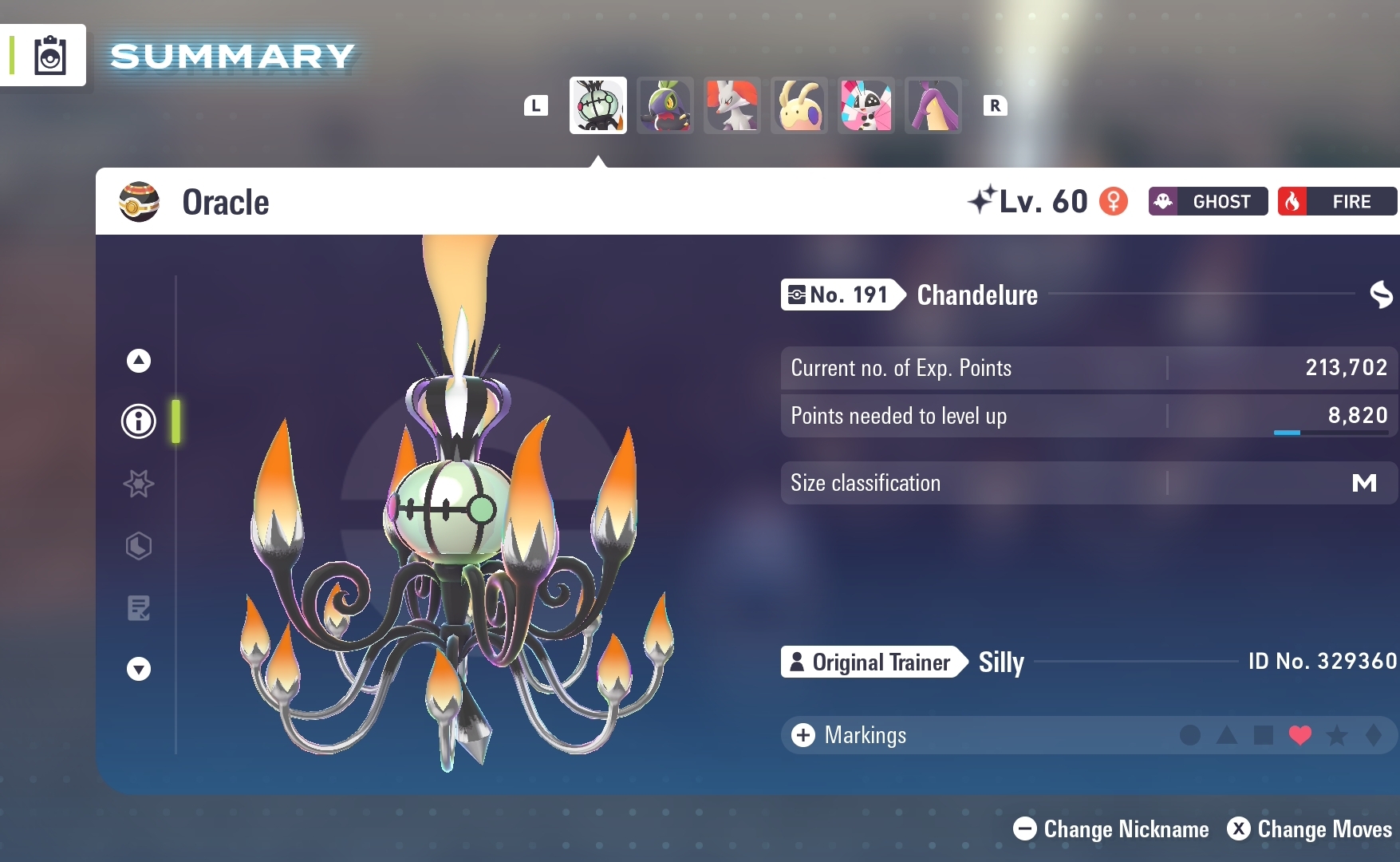Viewport: 1400px width, 862px height.
Task: Toggle the circle marking
Action: 1189,735
